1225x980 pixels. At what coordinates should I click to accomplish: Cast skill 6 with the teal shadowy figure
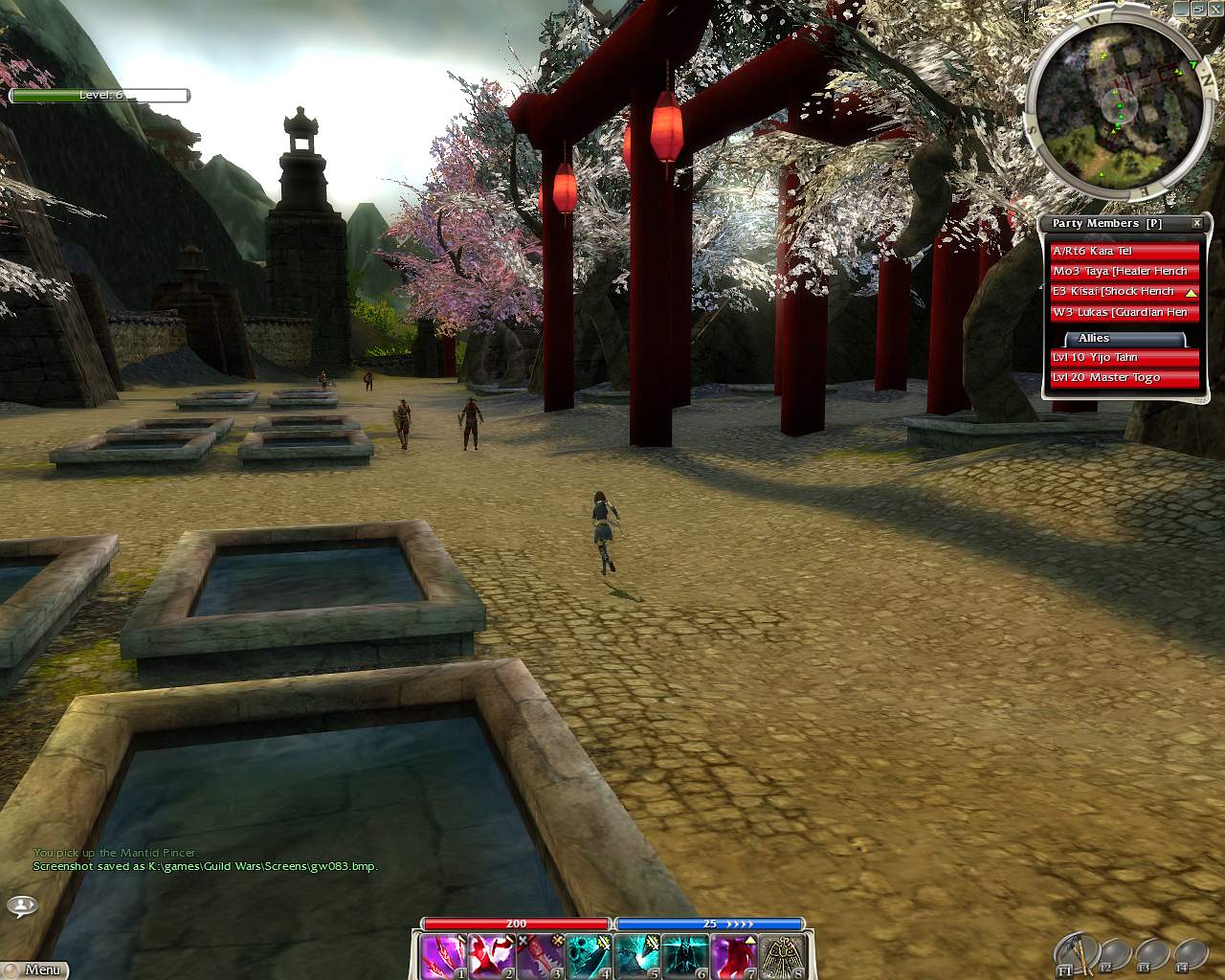685,956
